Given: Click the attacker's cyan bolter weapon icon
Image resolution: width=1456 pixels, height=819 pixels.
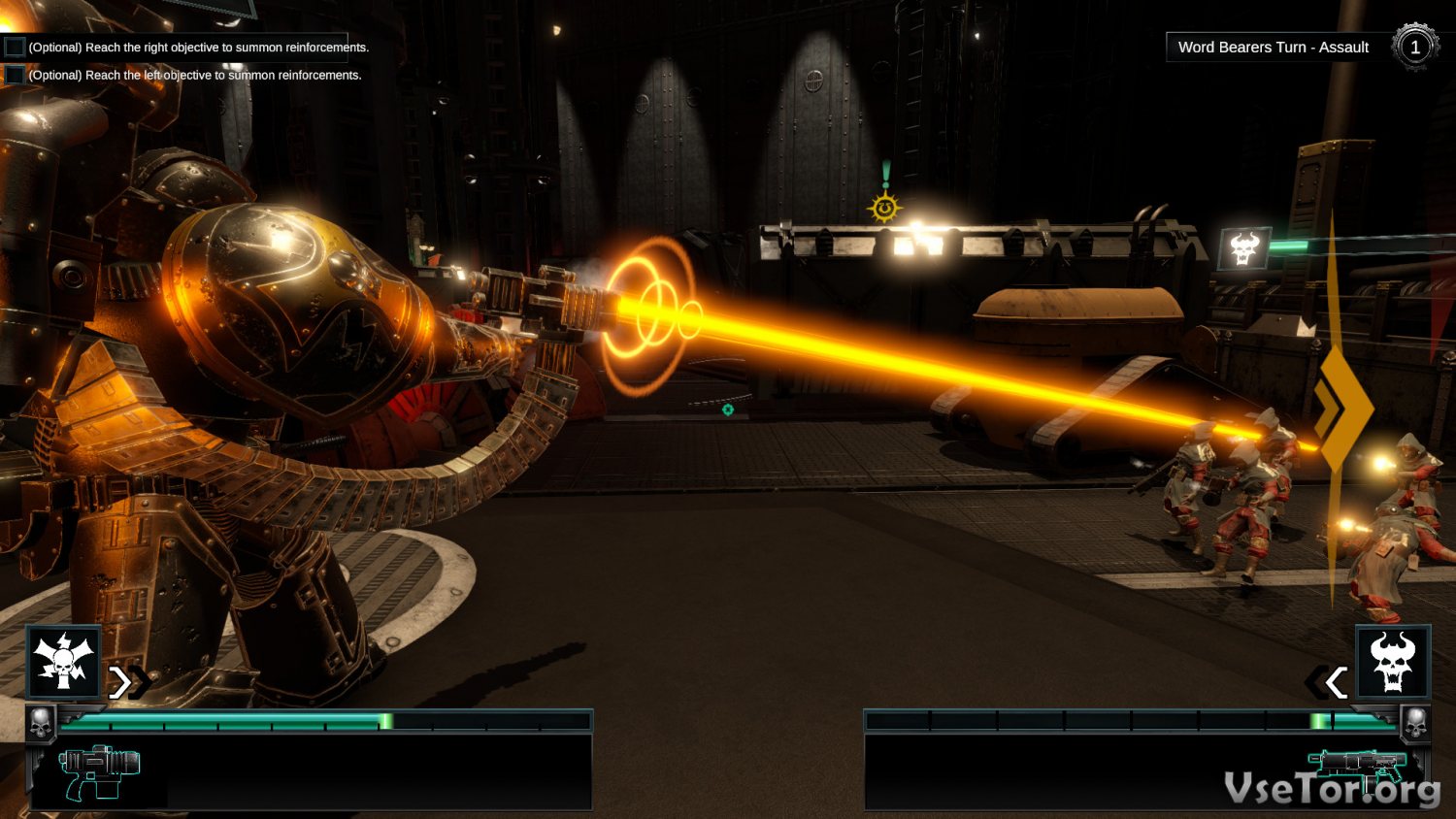Looking at the screenshot, I should pyautogui.click(x=99, y=771).
